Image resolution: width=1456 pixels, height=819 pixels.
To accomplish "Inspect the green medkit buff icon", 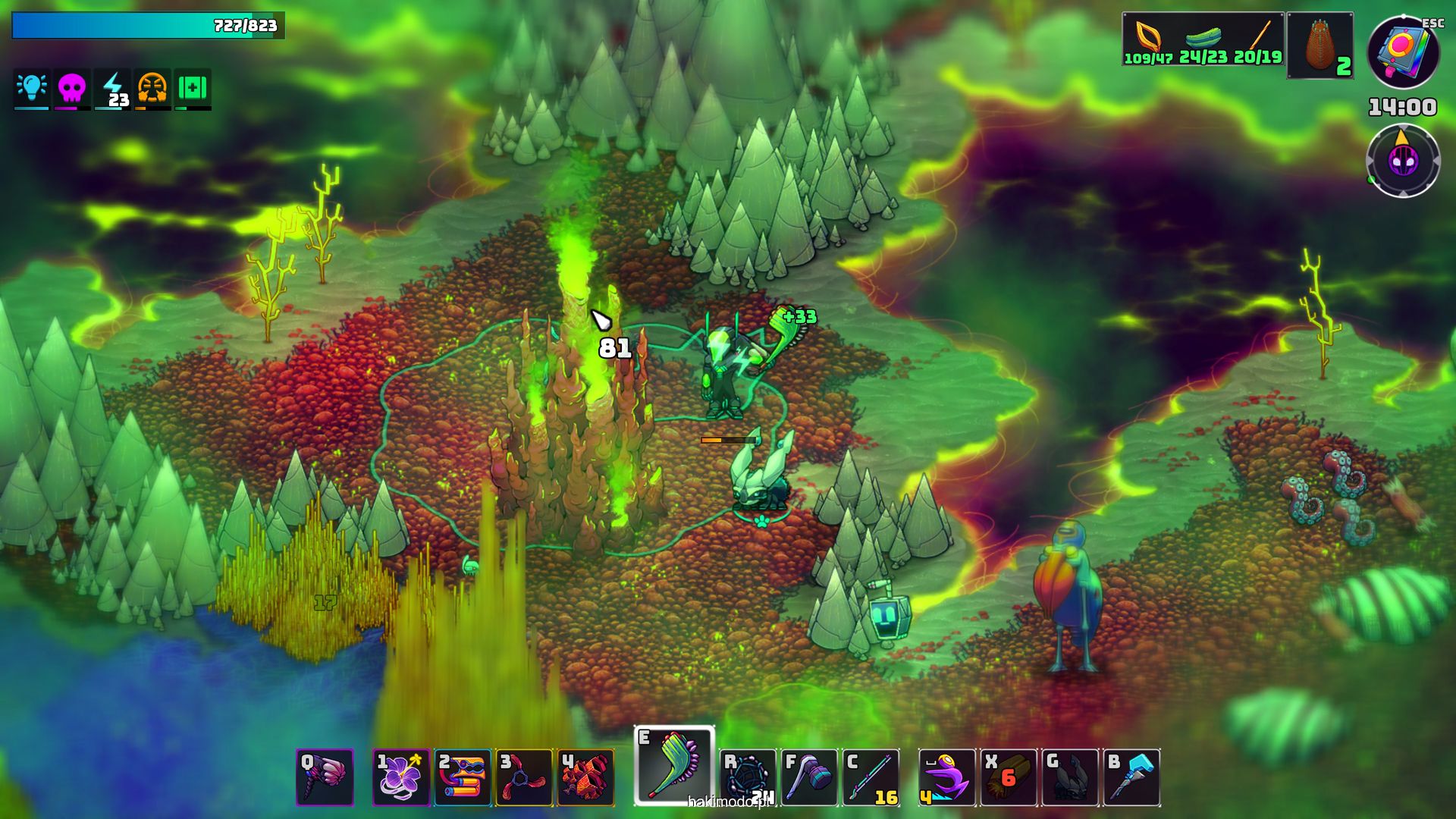I will click(x=193, y=88).
